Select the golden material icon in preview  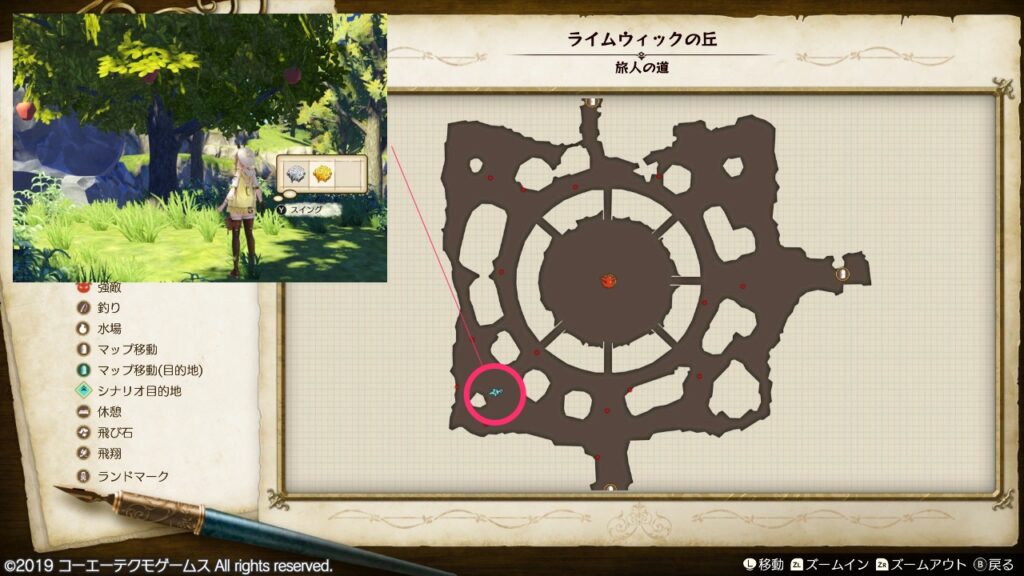coord(323,173)
